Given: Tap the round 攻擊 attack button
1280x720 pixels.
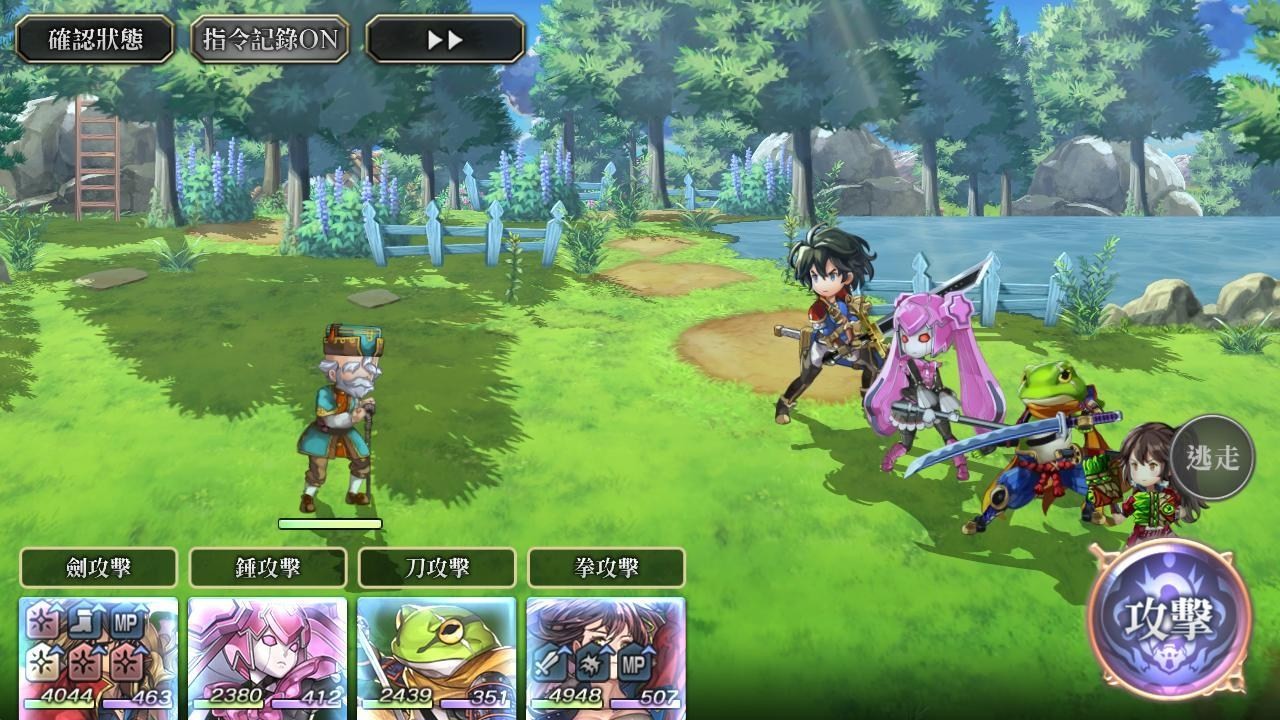Looking at the screenshot, I should point(1169,620).
